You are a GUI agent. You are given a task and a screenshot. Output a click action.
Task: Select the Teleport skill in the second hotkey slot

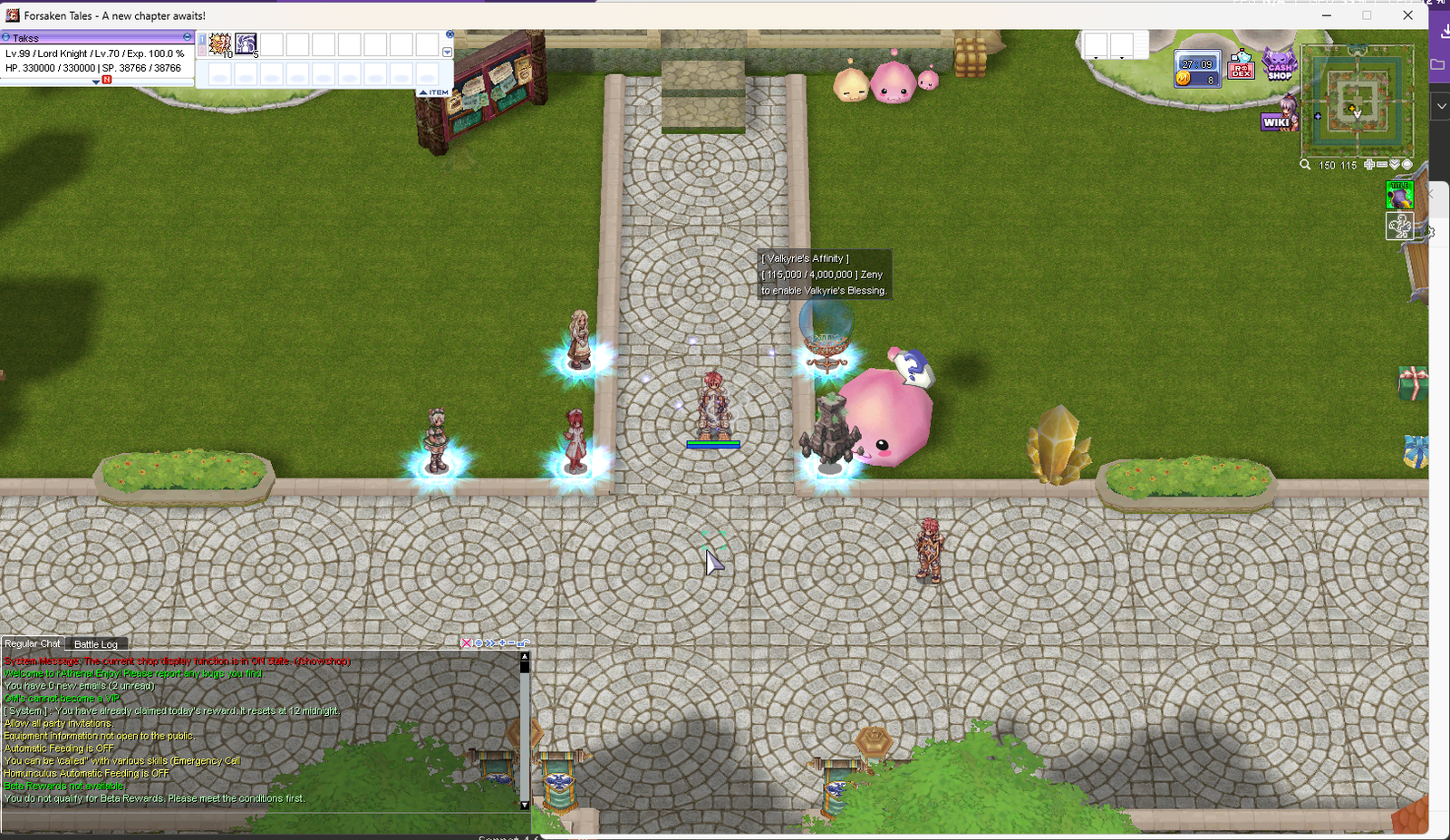[246, 44]
